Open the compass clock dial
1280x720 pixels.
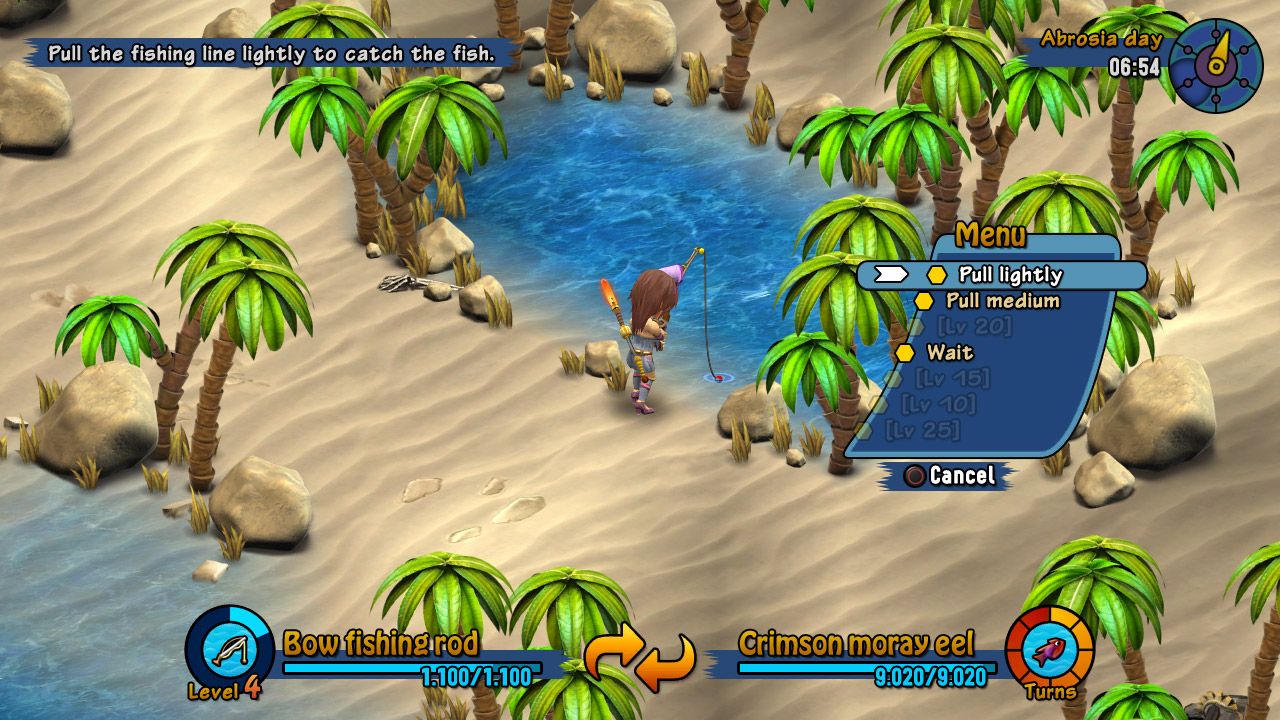coord(1215,65)
